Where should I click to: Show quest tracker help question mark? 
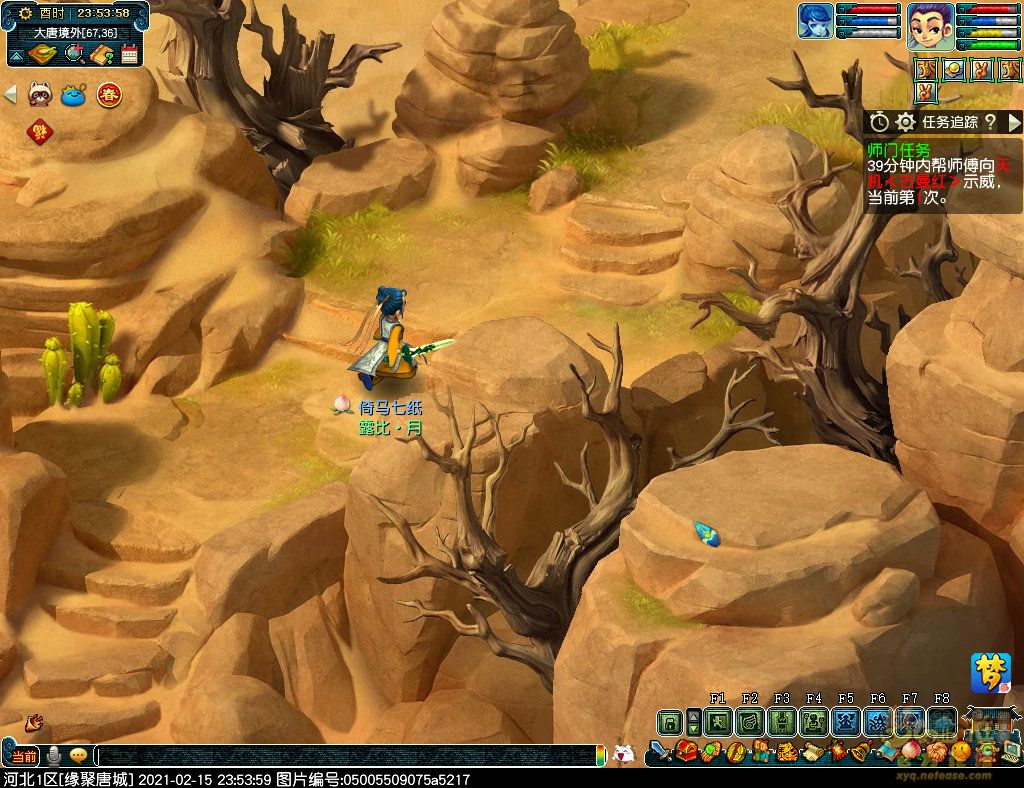coord(989,122)
